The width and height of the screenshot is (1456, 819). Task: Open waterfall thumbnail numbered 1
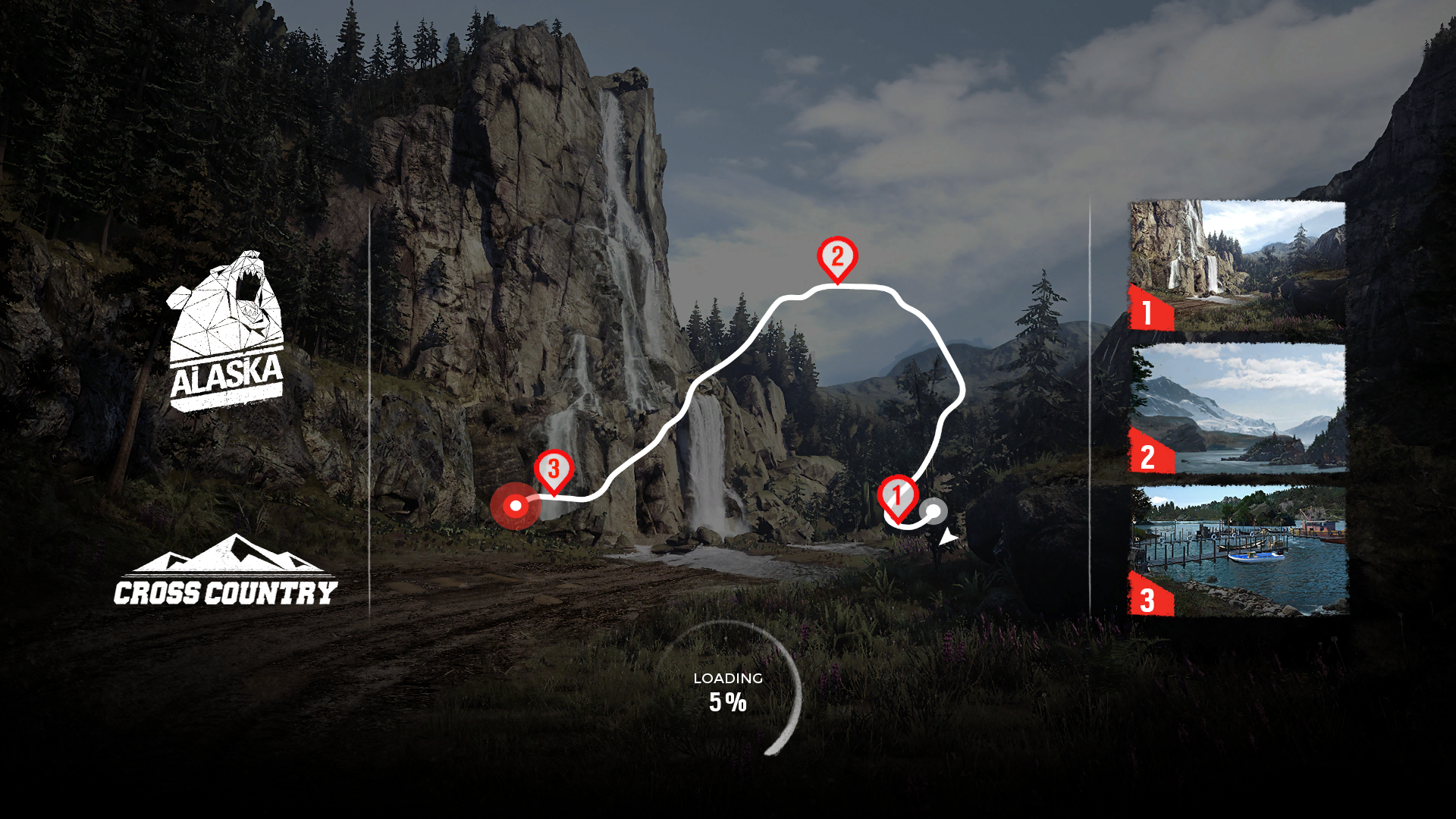(x=1238, y=265)
